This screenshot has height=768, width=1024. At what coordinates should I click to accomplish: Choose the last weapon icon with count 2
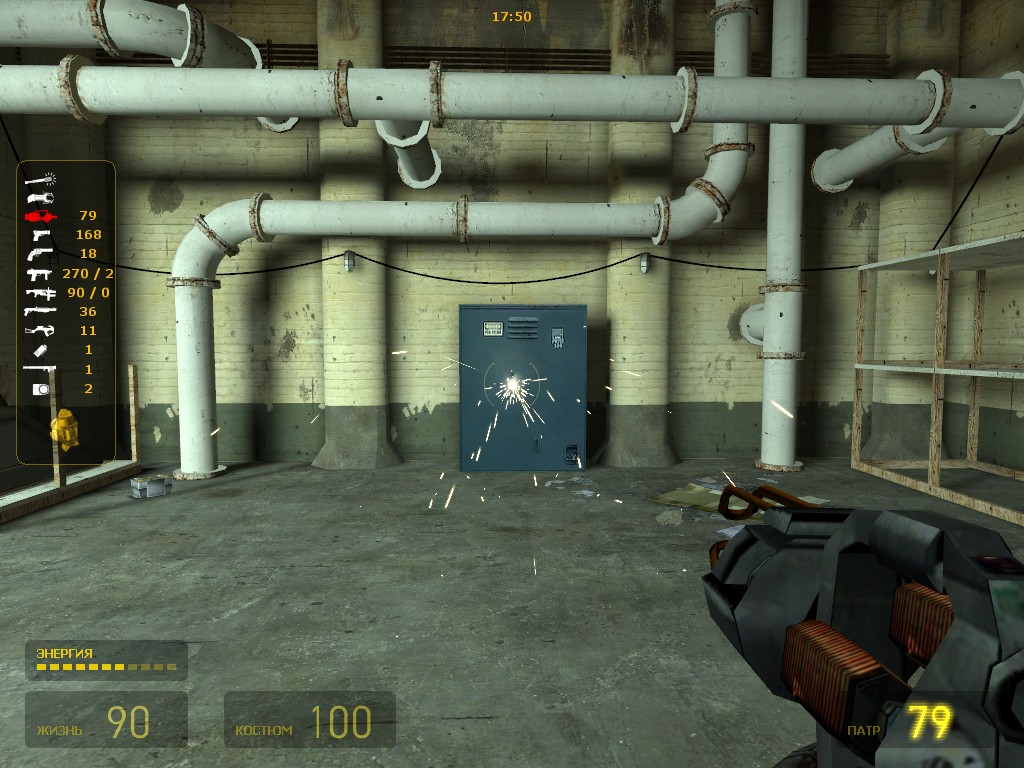click(x=41, y=388)
